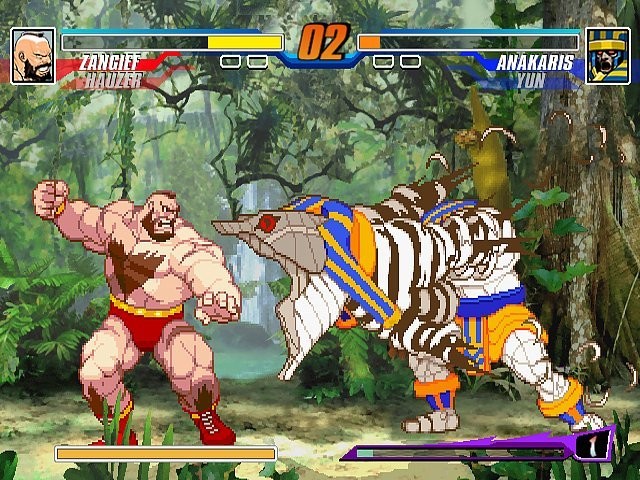
Task: Click Zangief's character portrait
Action: pos(33,55)
